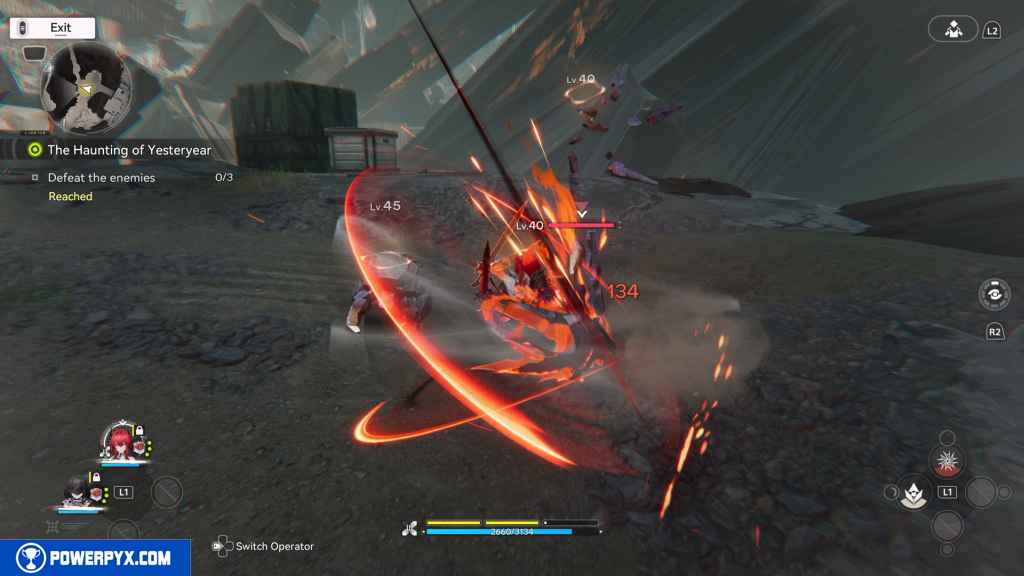Open the circular minimap
The width and height of the screenshot is (1024, 576).
coord(86,88)
